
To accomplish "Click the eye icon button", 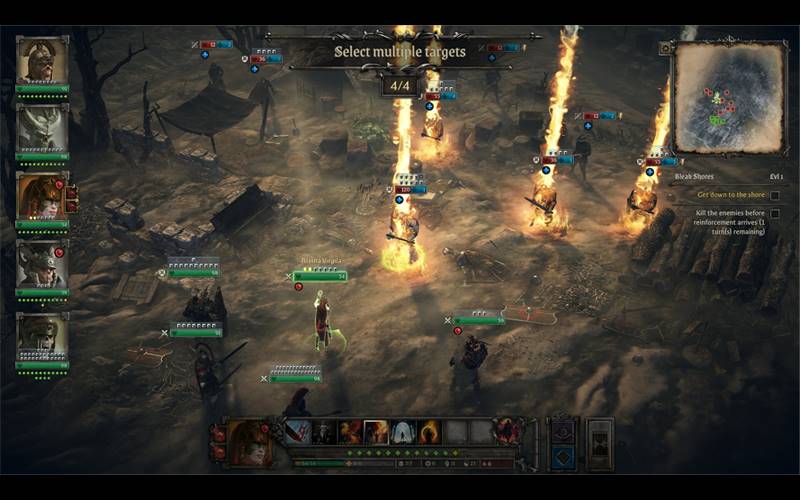I will [563, 432].
